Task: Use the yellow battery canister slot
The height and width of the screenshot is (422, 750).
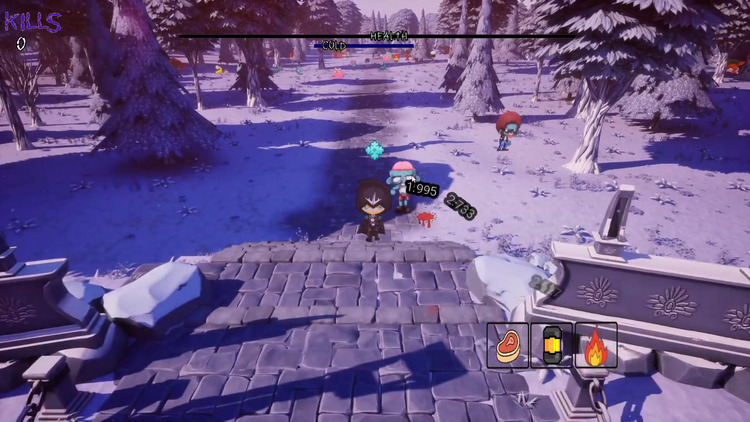Action: tap(551, 345)
